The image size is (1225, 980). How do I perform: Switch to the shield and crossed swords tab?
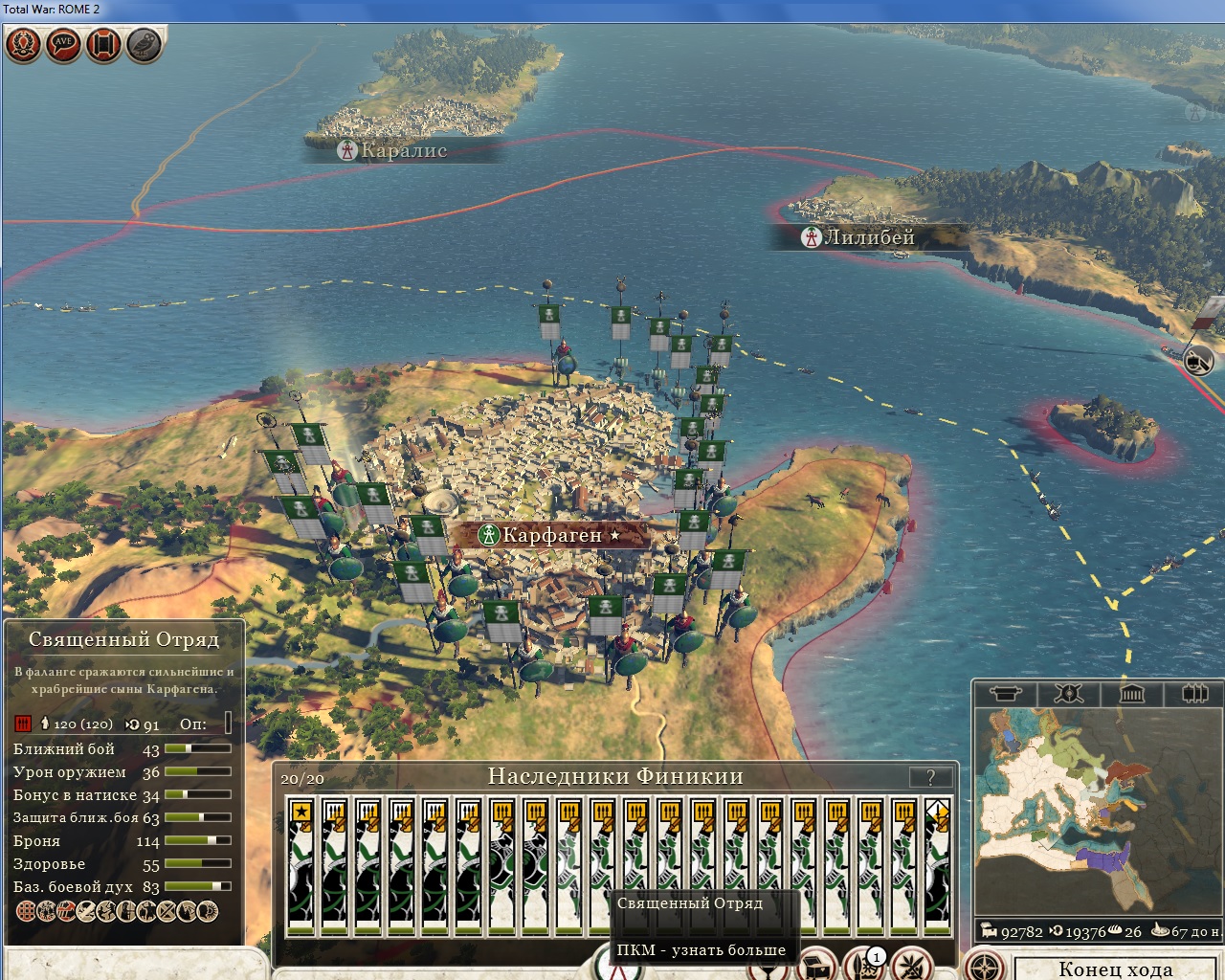pyautogui.click(x=1068, y=694)
